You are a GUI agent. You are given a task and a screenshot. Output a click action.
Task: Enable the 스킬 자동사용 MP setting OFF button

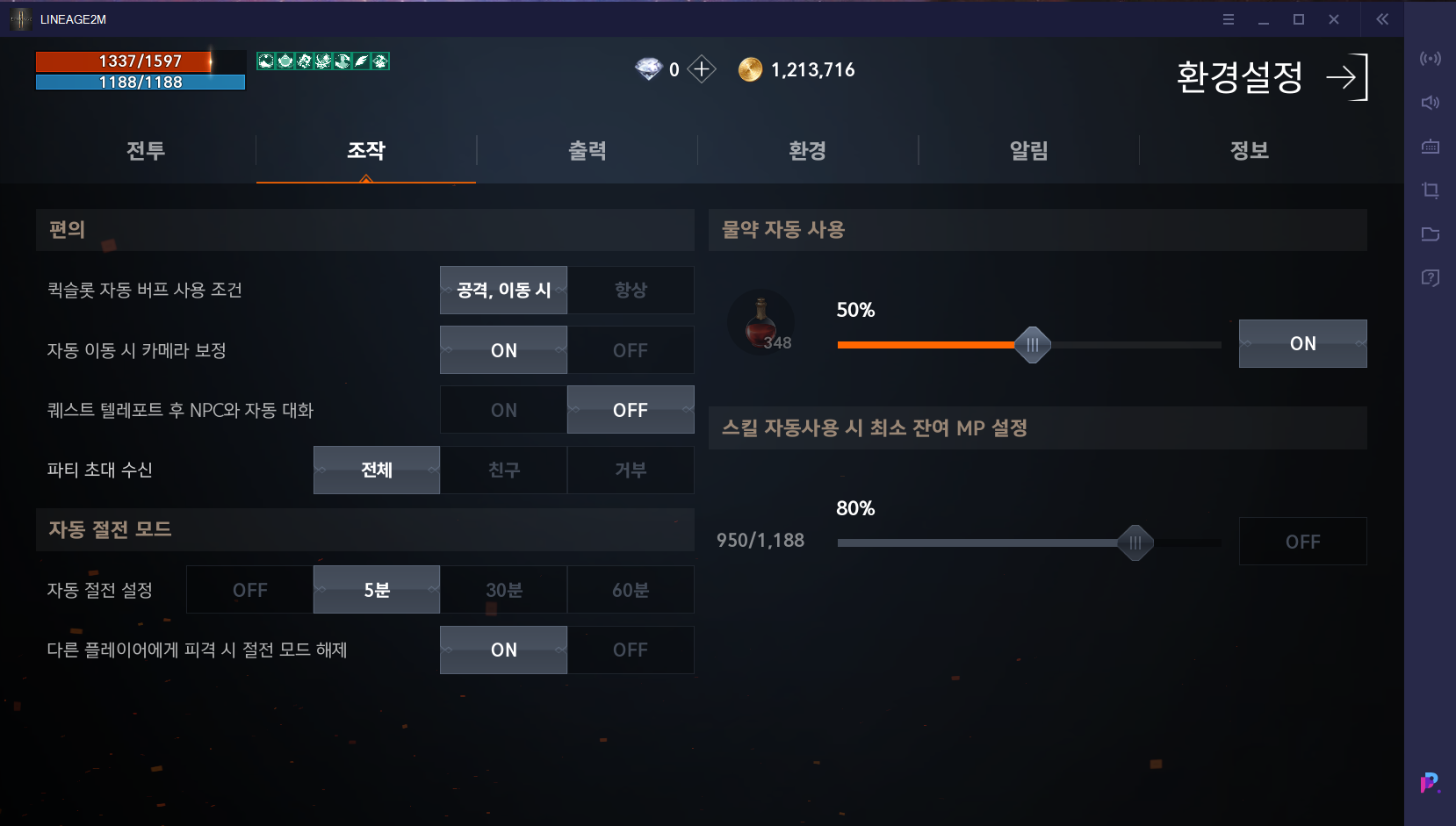pyautogui.click(x=1302, y=541)
